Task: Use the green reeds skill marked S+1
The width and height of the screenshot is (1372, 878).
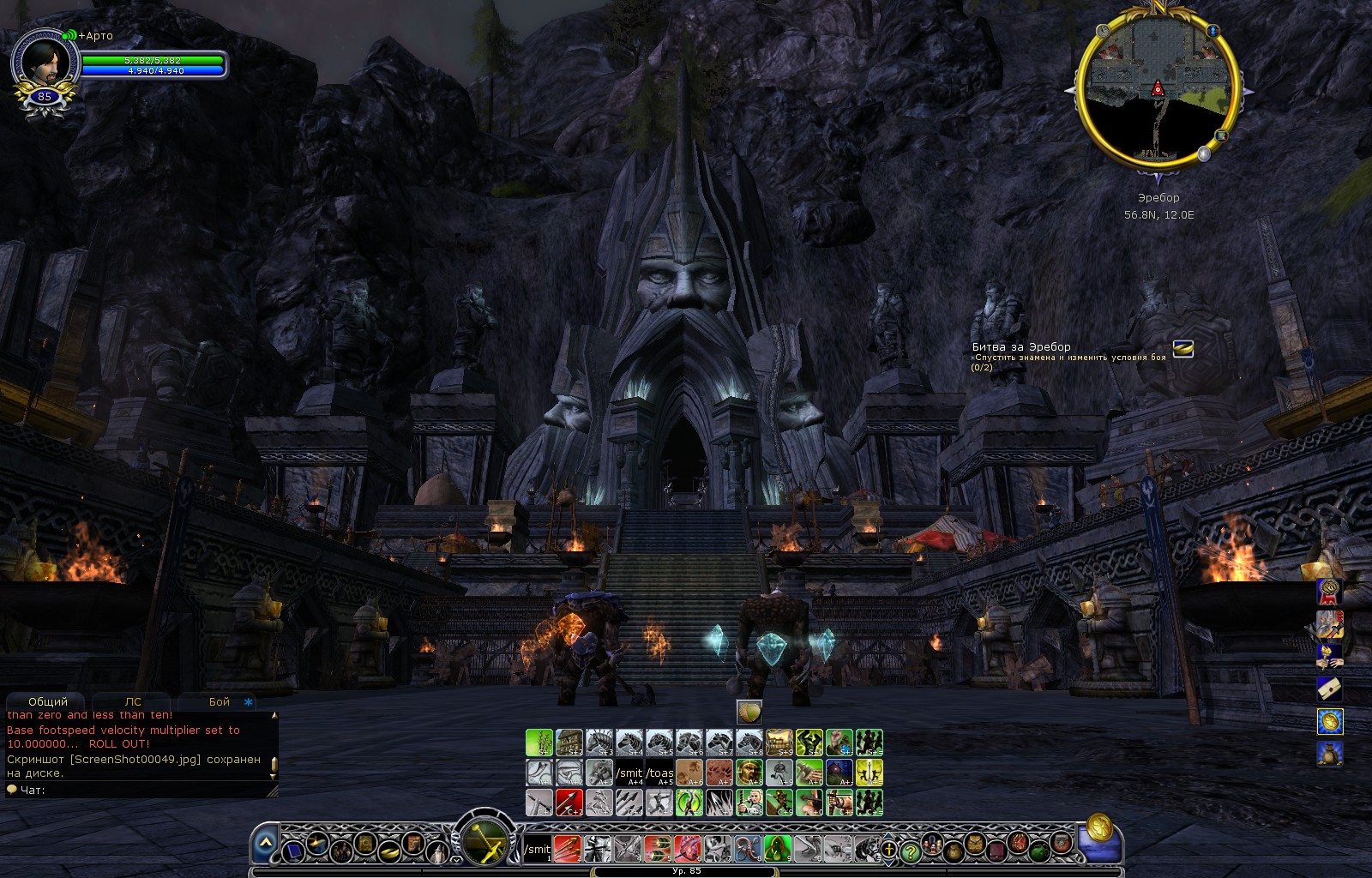Action: tap(539, 743)
